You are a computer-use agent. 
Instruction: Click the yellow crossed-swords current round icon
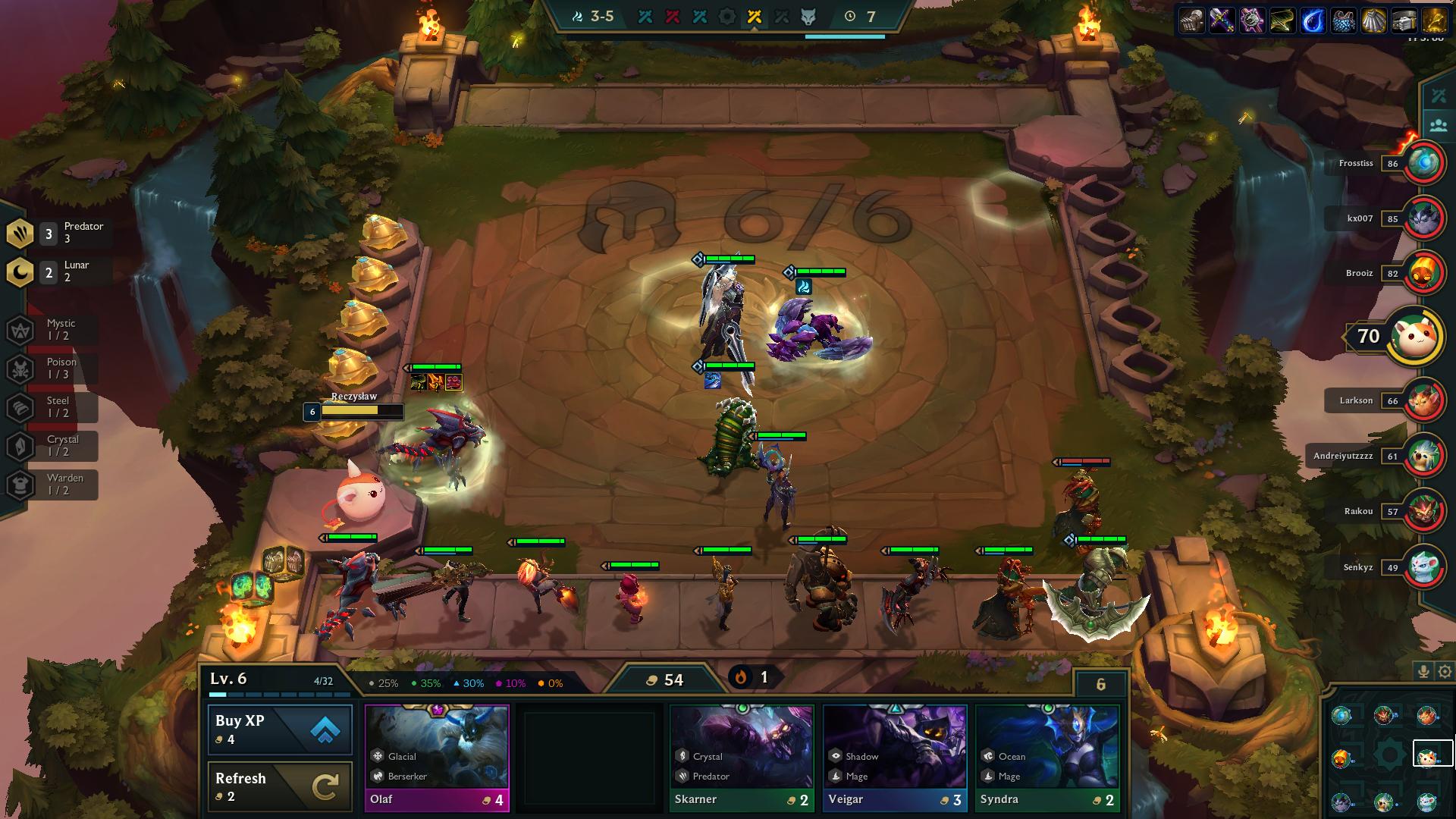pos(754,17)
